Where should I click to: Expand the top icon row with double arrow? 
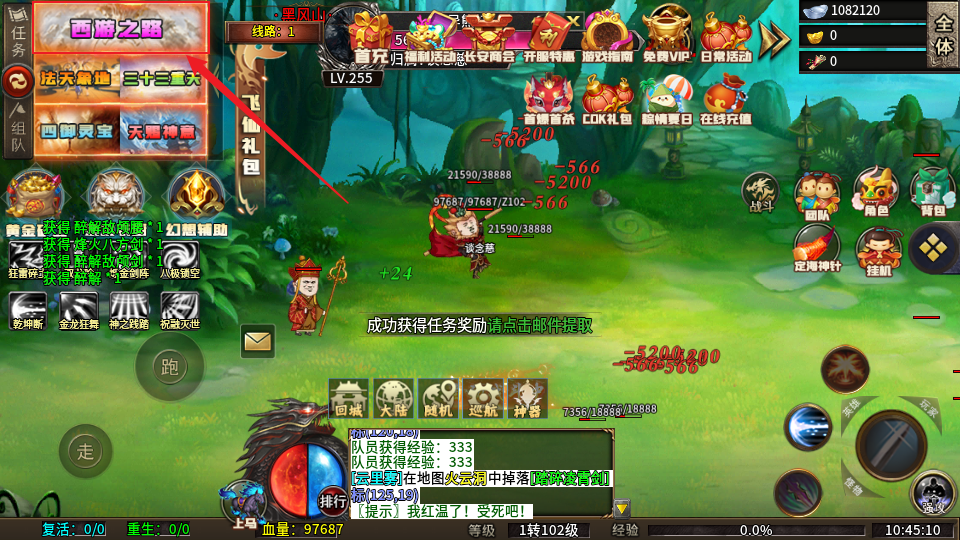click(x=774, y=38)
